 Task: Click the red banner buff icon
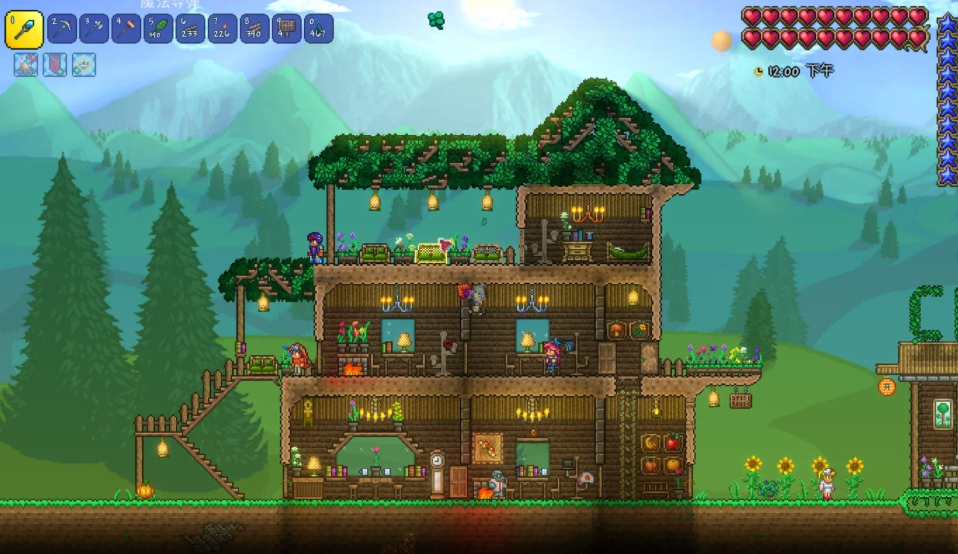click(54, 65)
